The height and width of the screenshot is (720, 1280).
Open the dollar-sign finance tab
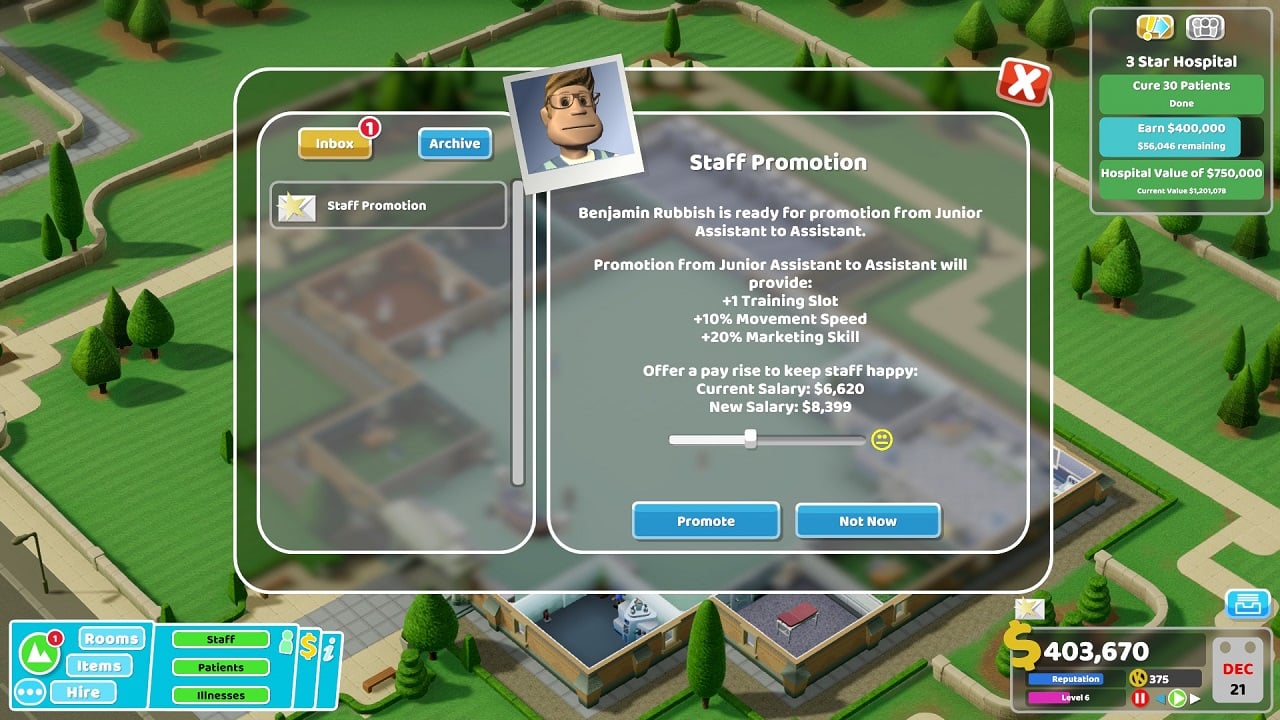coord(308,647)
